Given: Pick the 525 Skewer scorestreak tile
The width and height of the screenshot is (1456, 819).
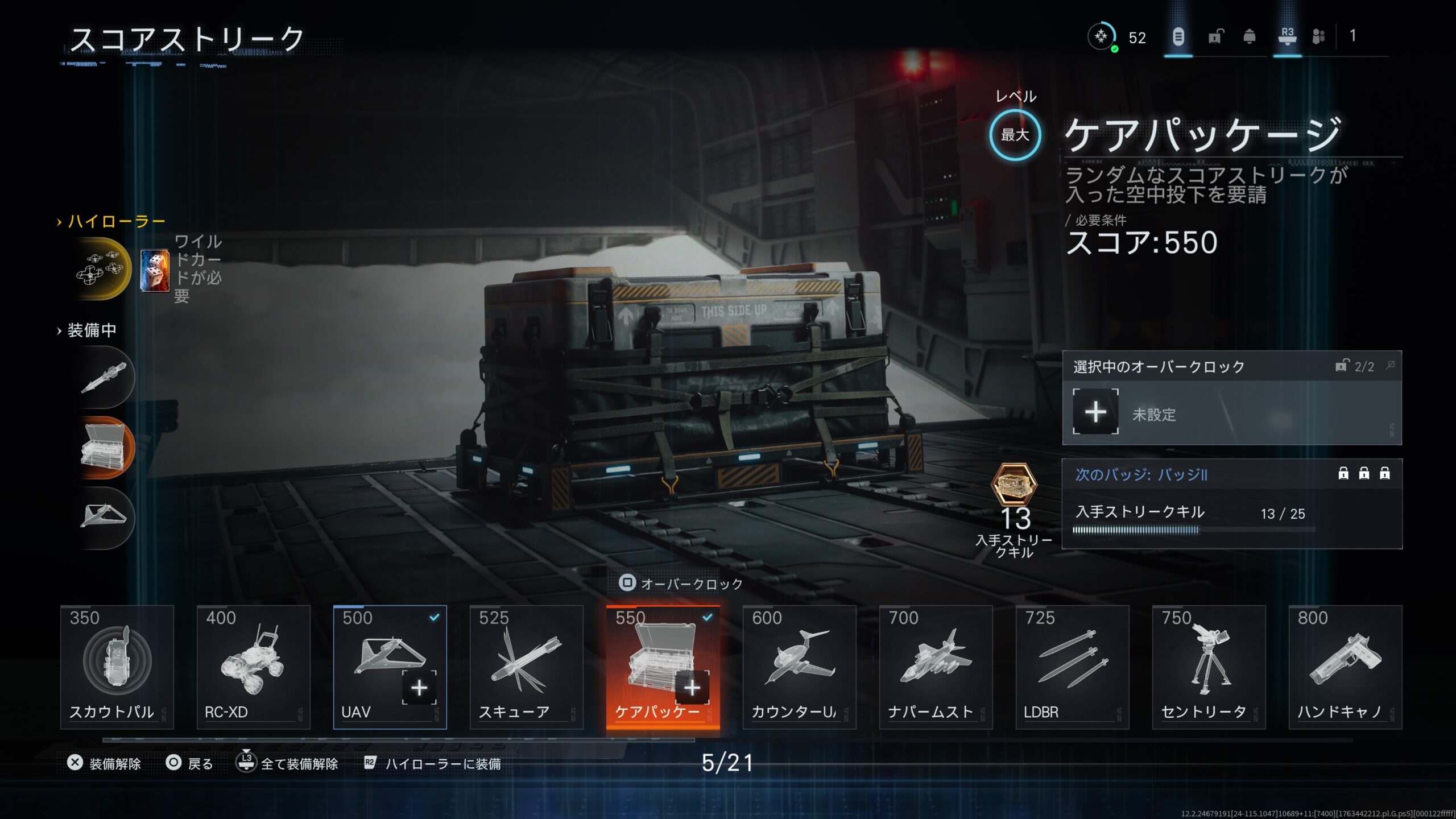Looking at the screenshot, I should [526, 667].
